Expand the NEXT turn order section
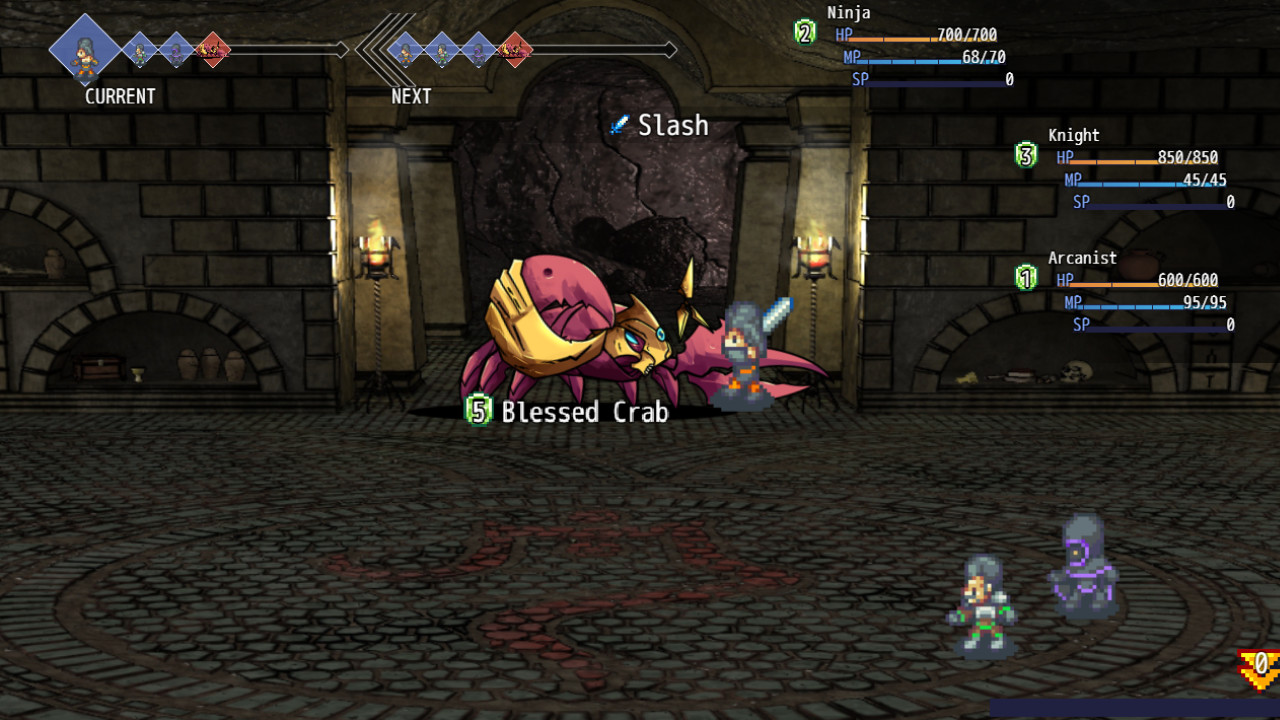1280x720 pixels. [x=410, y=96]
